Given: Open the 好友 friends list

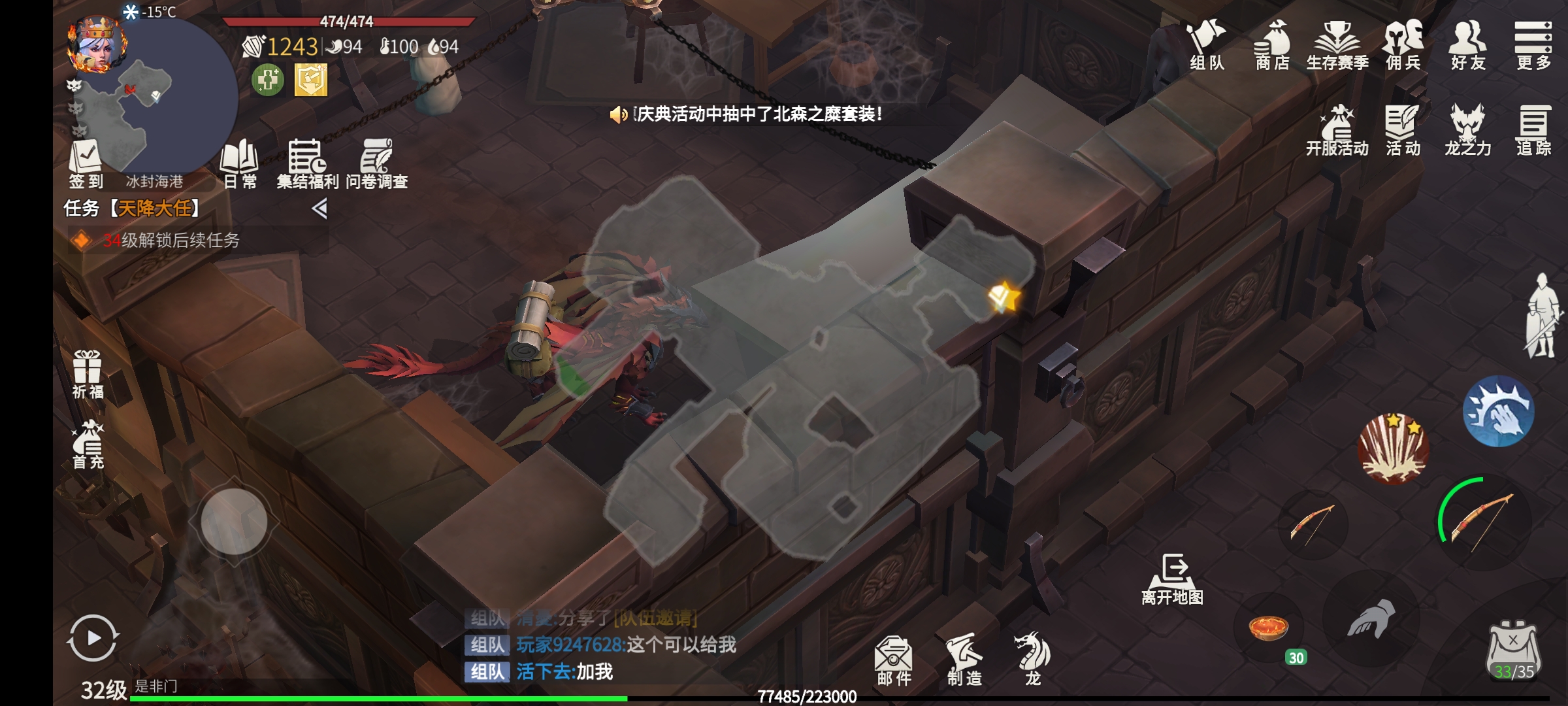Looking at the screenshot, I should (x=1468, y=44).
